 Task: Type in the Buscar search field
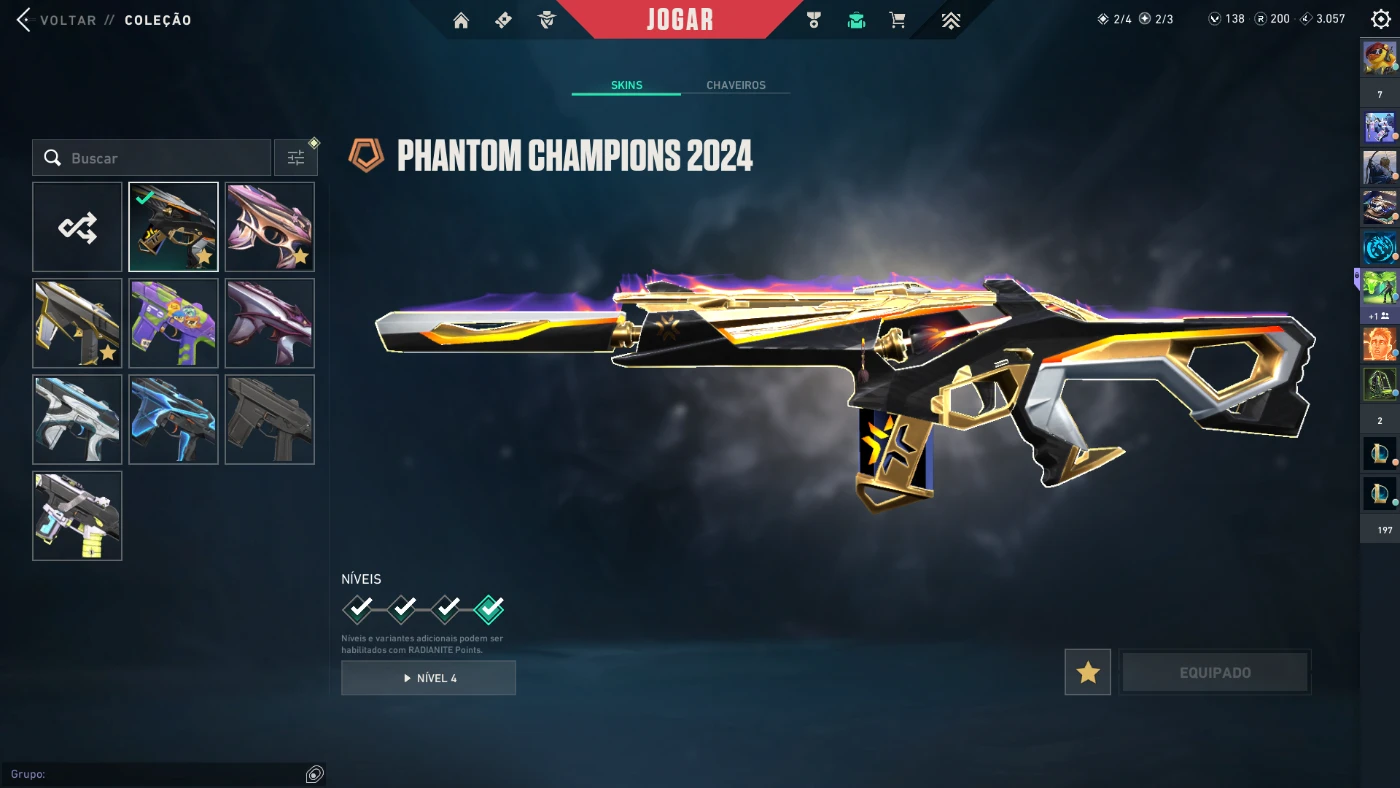(x=160, y=158)
